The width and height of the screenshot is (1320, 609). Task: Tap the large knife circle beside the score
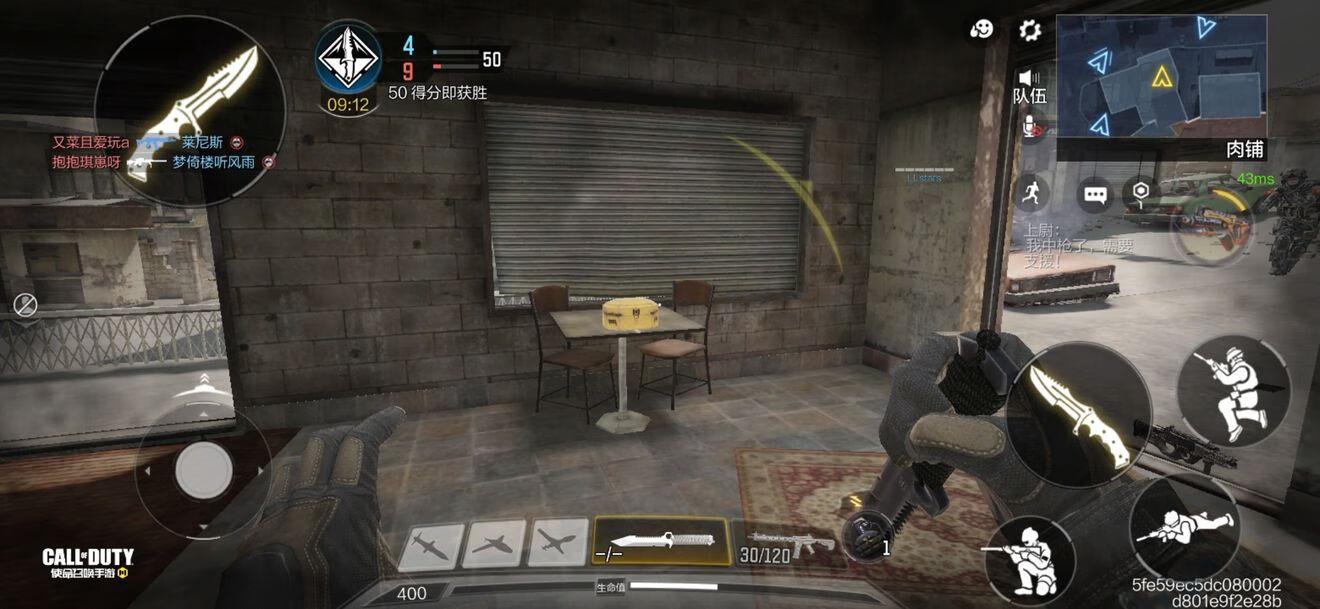pos(190,110)
